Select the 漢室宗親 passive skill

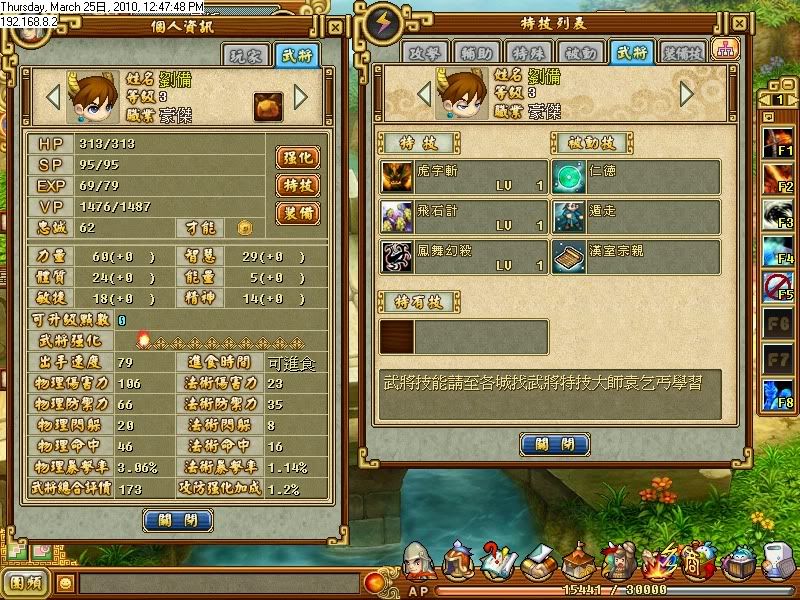click(x=637, y=257)
